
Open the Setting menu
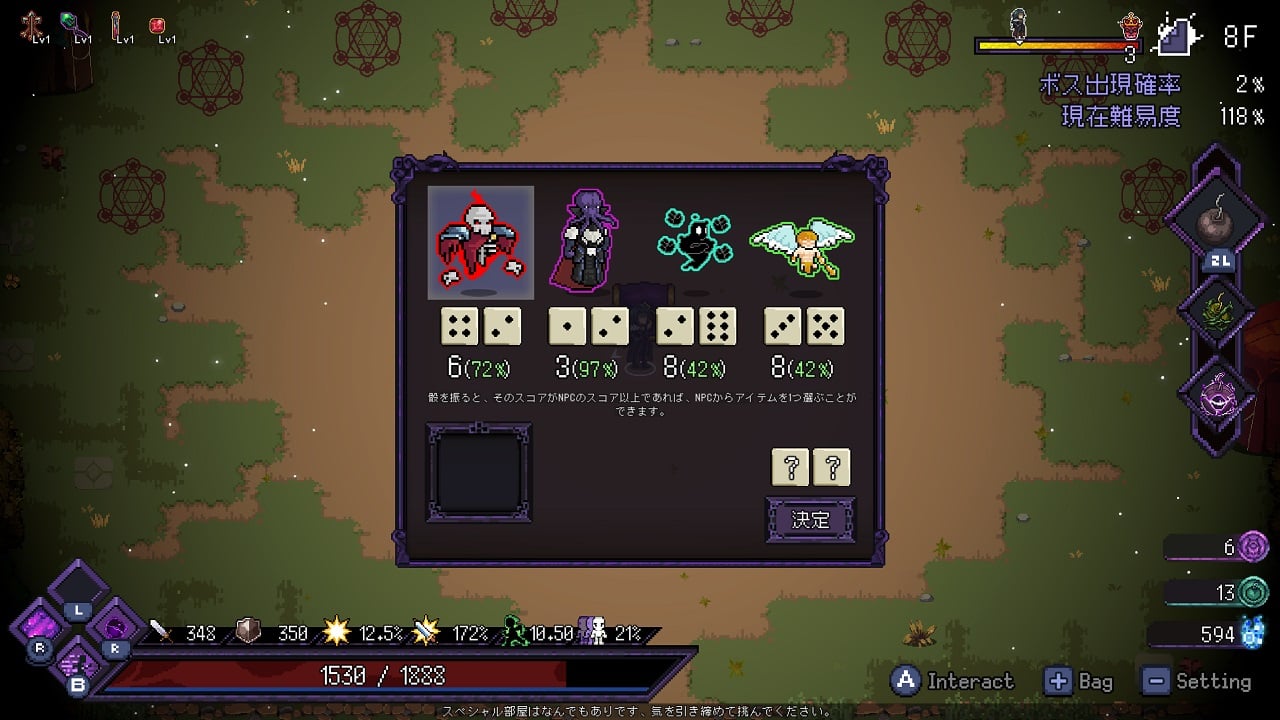(1197, 682)
